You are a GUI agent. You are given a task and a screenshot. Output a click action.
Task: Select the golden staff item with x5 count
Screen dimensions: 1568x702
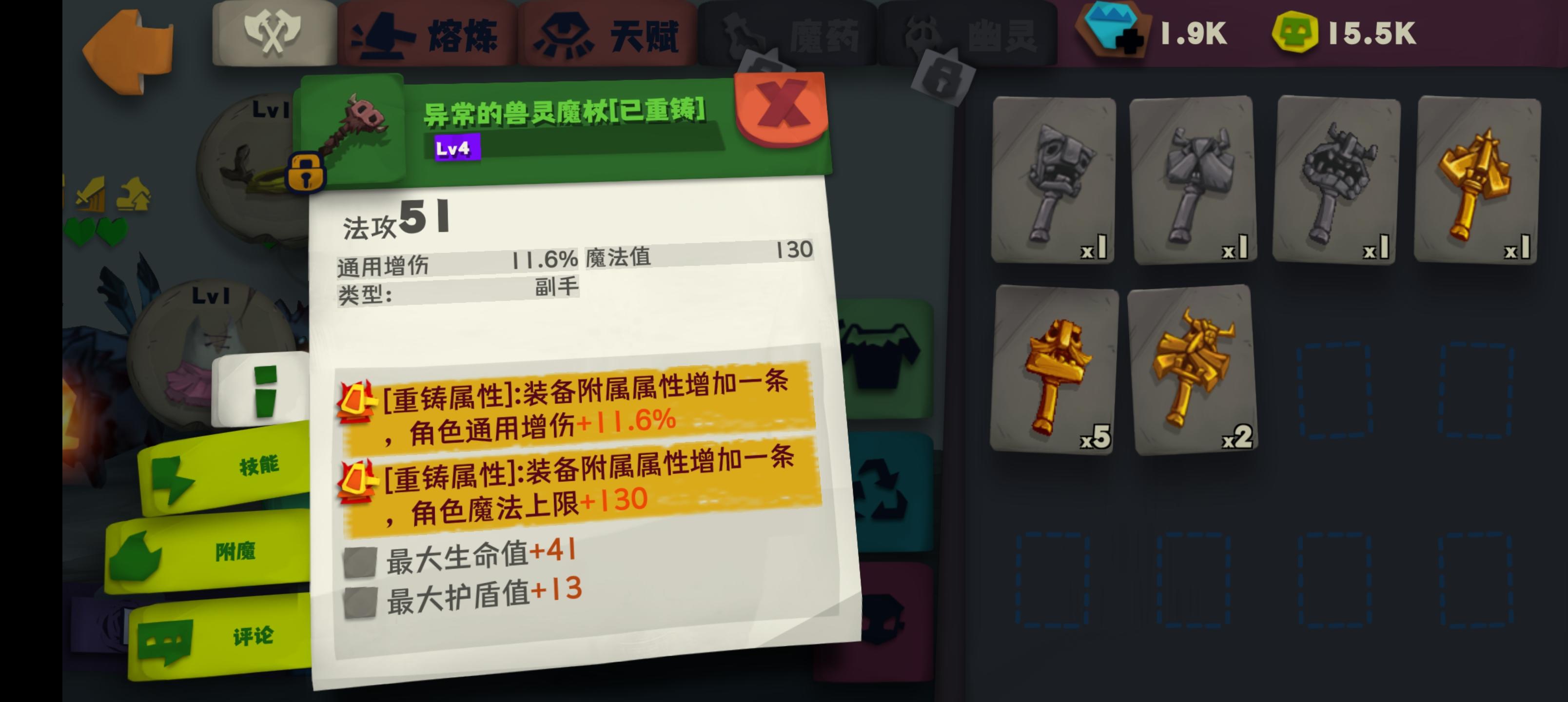(1056, 374)
